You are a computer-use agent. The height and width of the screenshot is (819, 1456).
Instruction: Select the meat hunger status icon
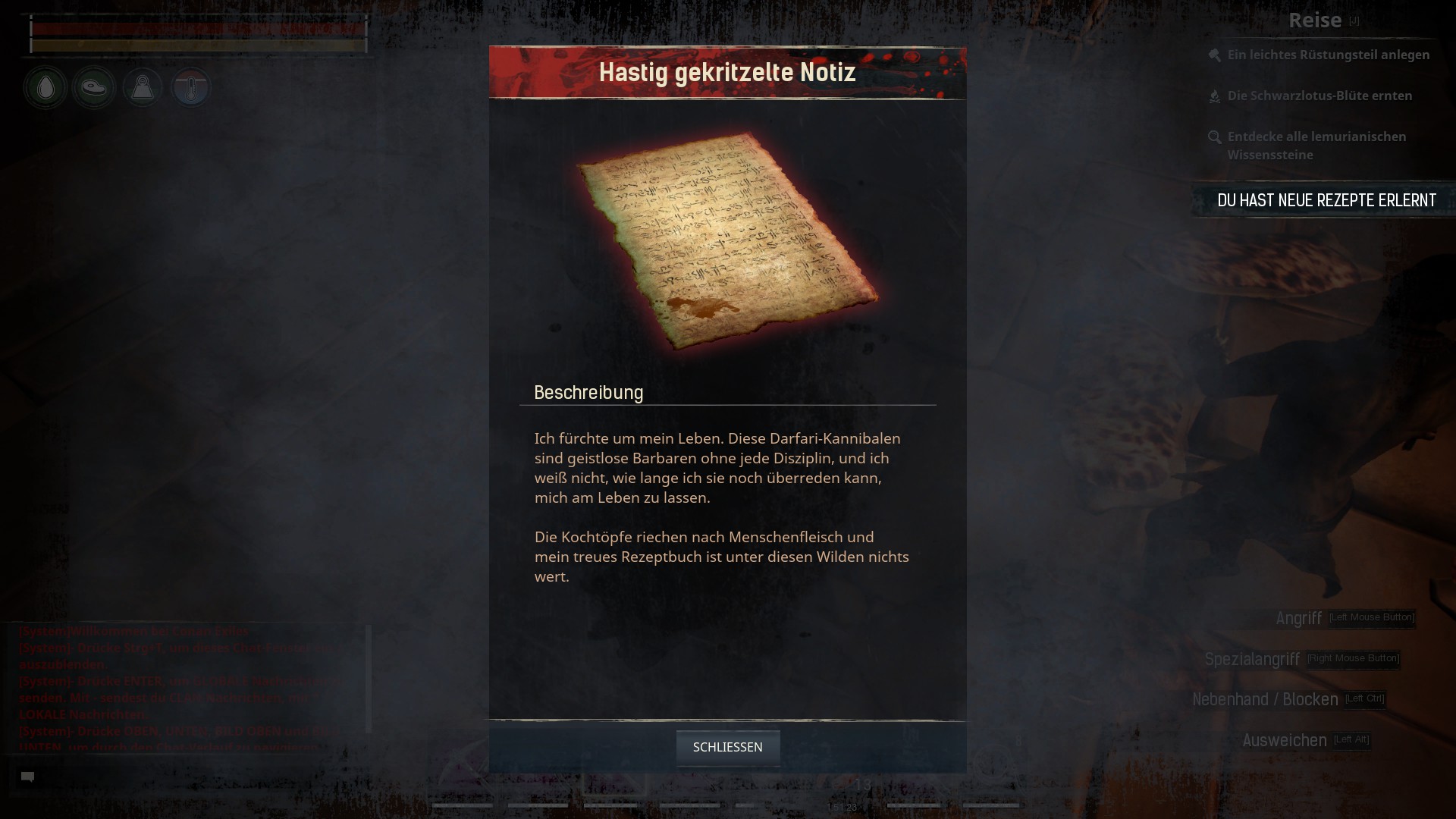(x=94, y=88)
